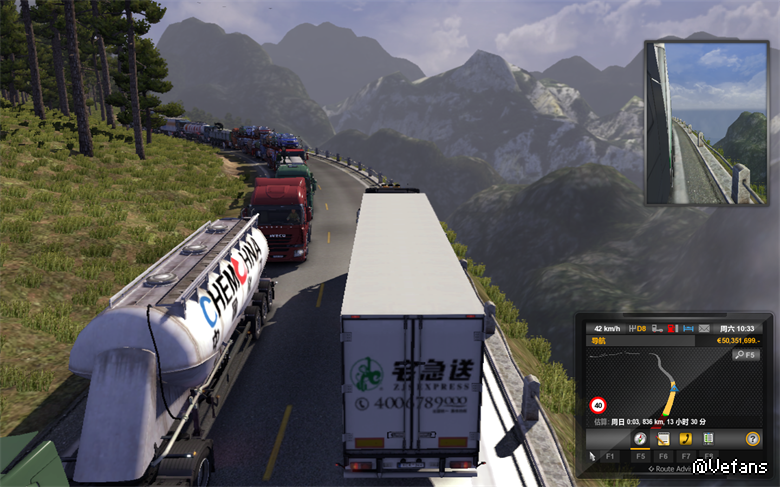This screenshot has width=780, height=487.
Task: Open the phone assistance tab
Action: [685, 439]
